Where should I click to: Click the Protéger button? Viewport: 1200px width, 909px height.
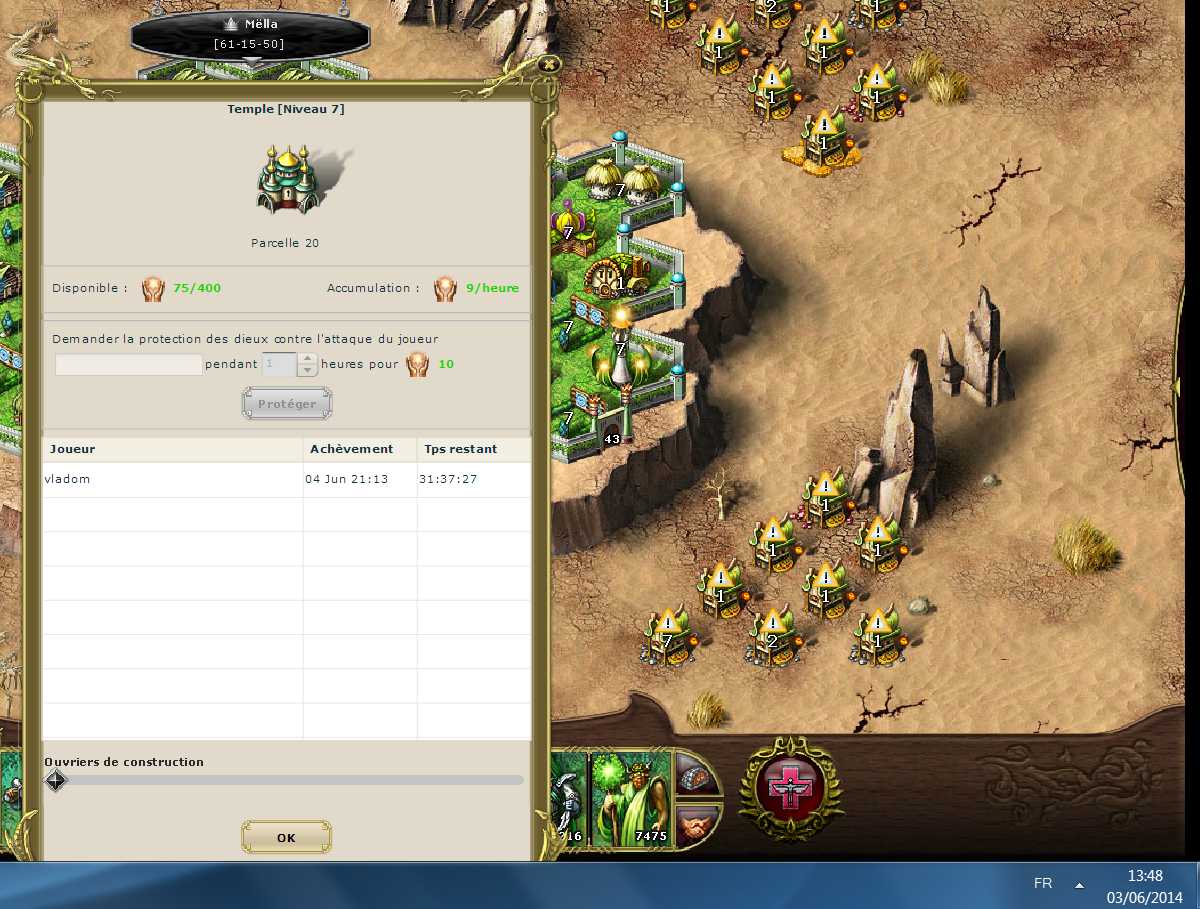[x=287, y=404]
